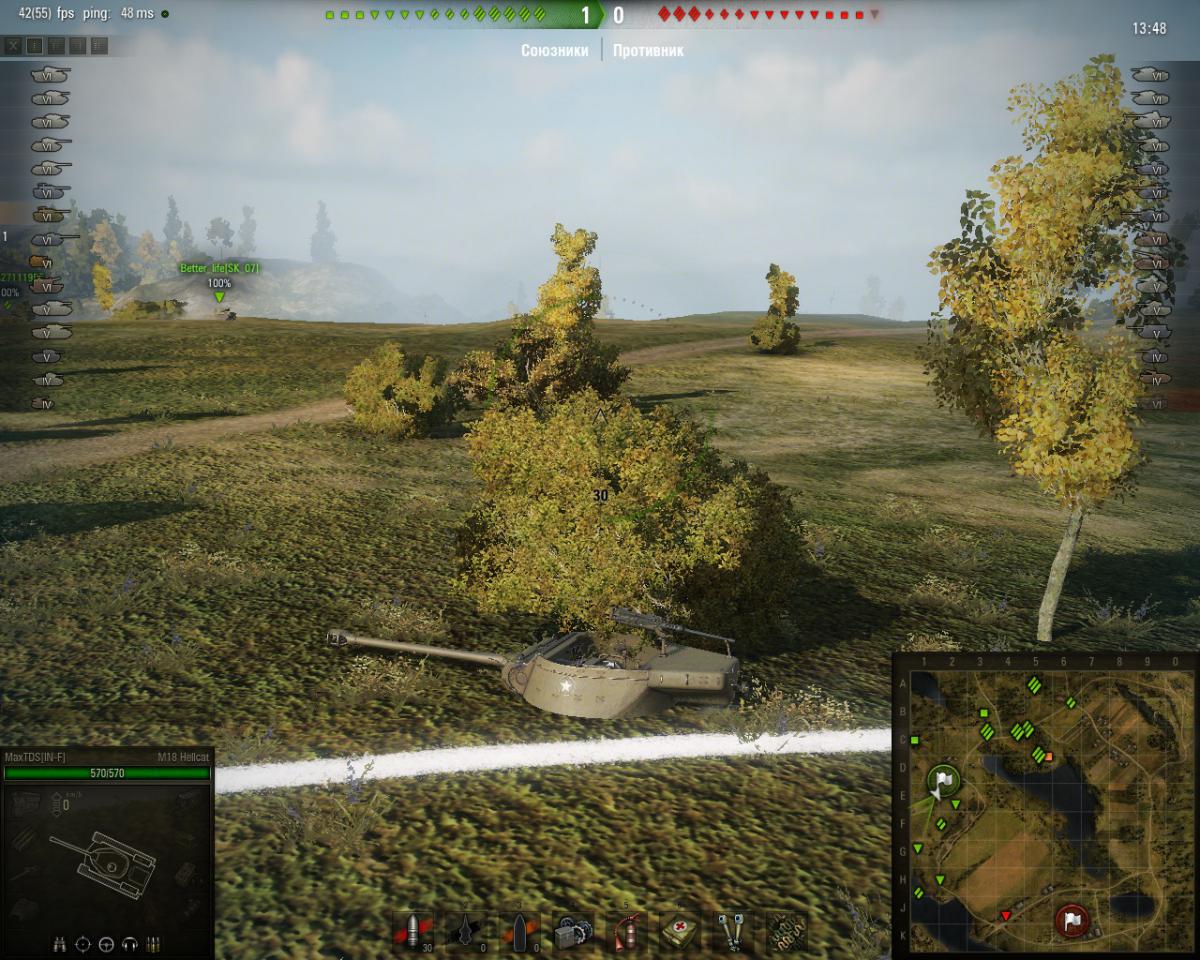Click the commander binoculars status icon
The width and height of the screenshot is (1200, 960).
point(60,943)
